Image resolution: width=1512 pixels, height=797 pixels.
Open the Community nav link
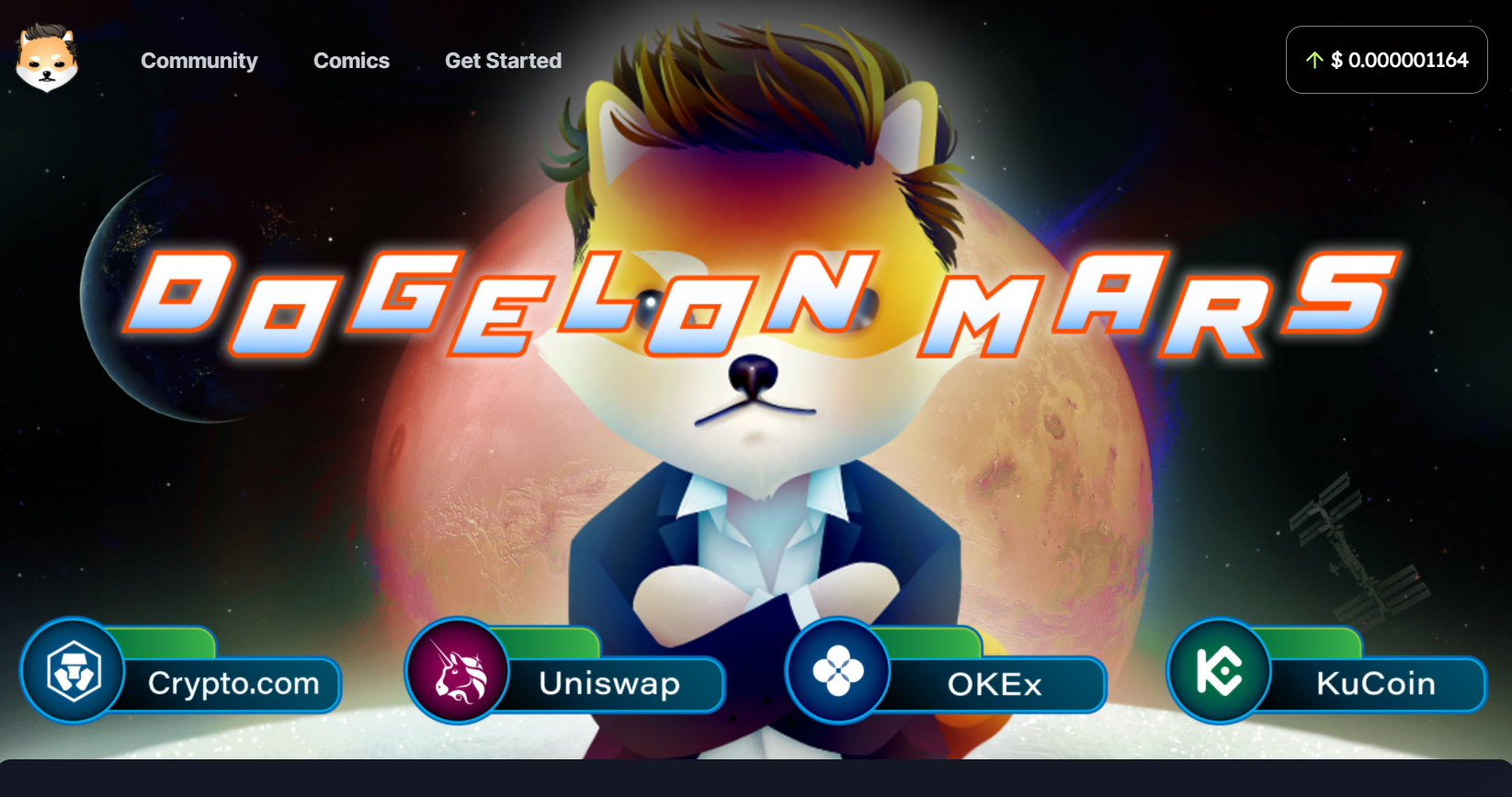tap(199, 61)
